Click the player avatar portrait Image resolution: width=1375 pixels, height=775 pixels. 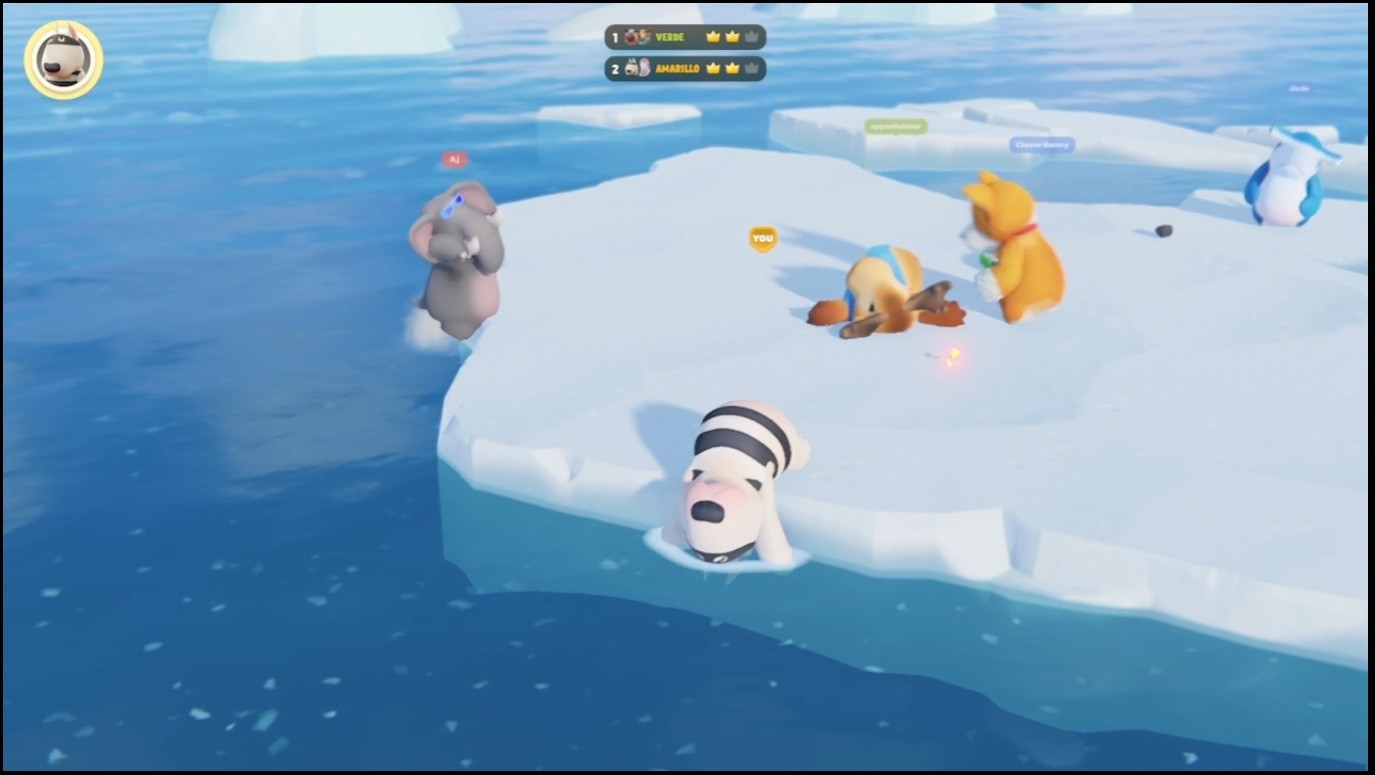tap(64, 60)
